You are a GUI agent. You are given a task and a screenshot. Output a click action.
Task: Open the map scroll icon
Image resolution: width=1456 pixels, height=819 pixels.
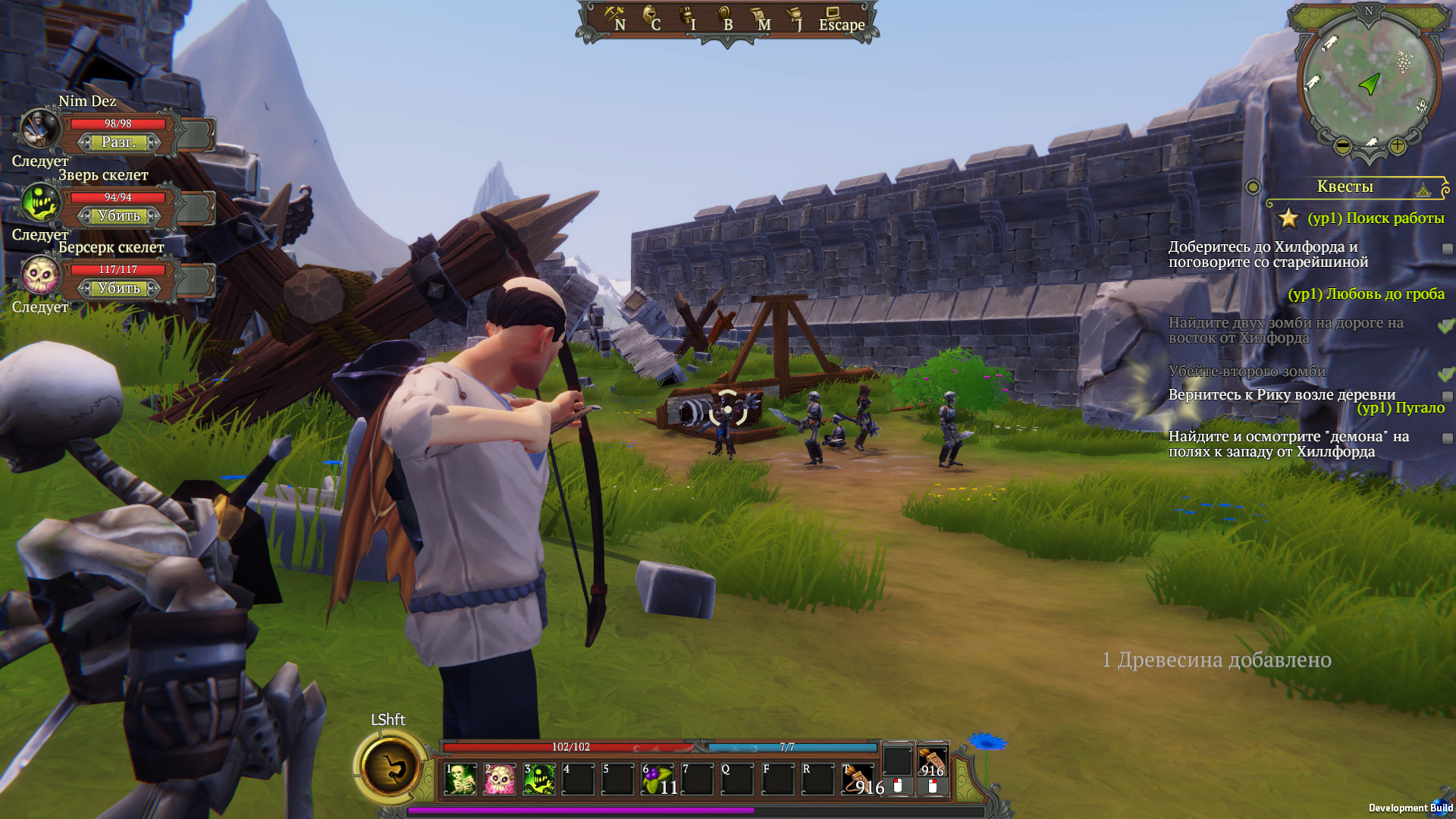760,18
